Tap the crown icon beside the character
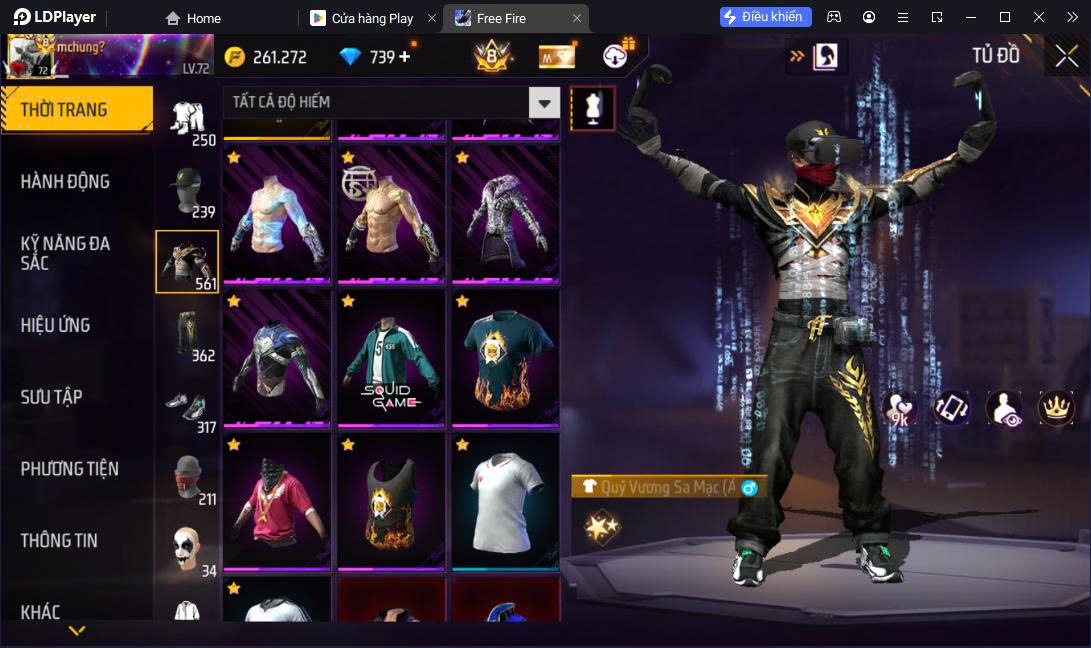 1056,408
